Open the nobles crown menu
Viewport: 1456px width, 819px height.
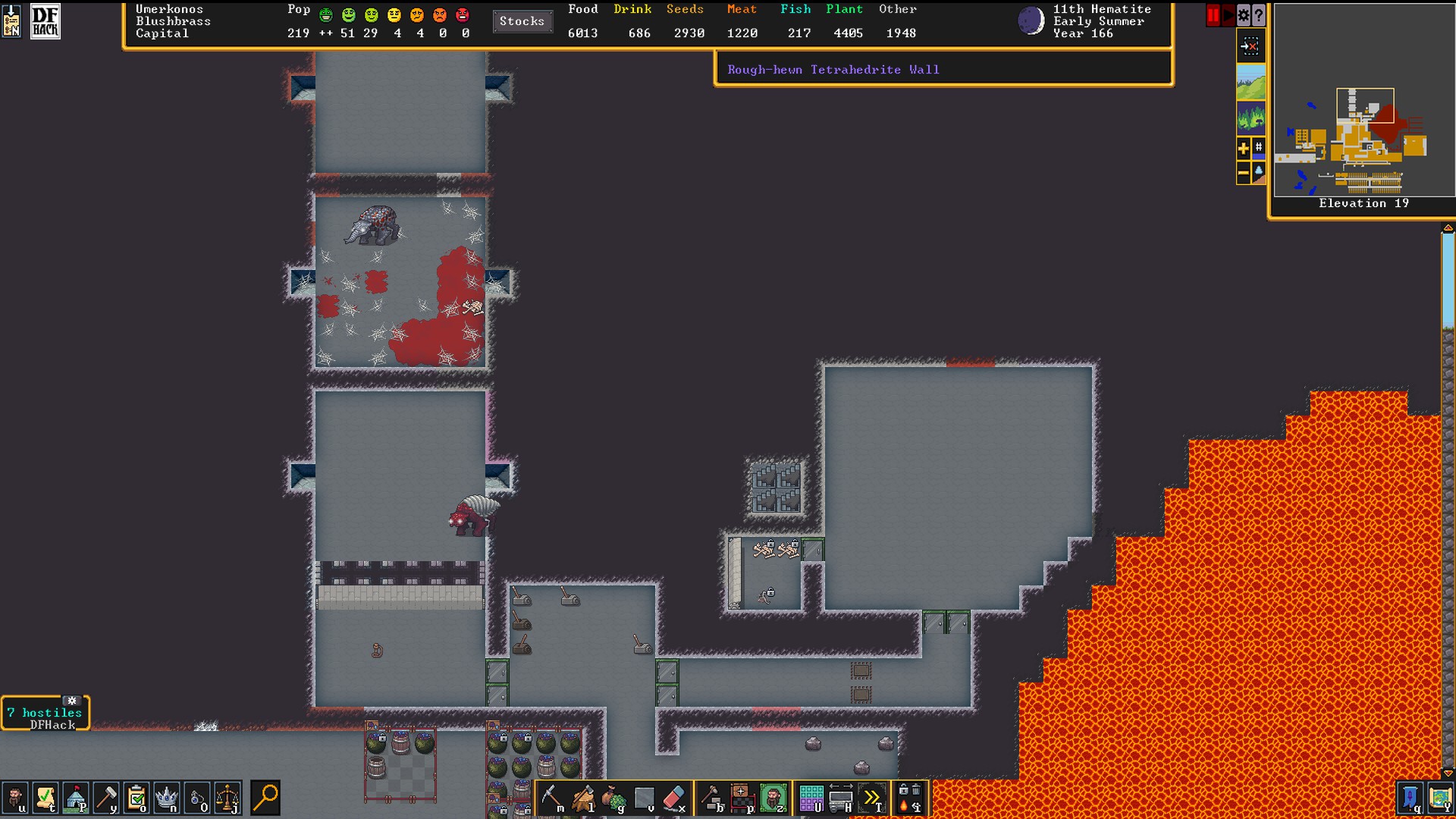pyautogui.click(x=167, y=798)
